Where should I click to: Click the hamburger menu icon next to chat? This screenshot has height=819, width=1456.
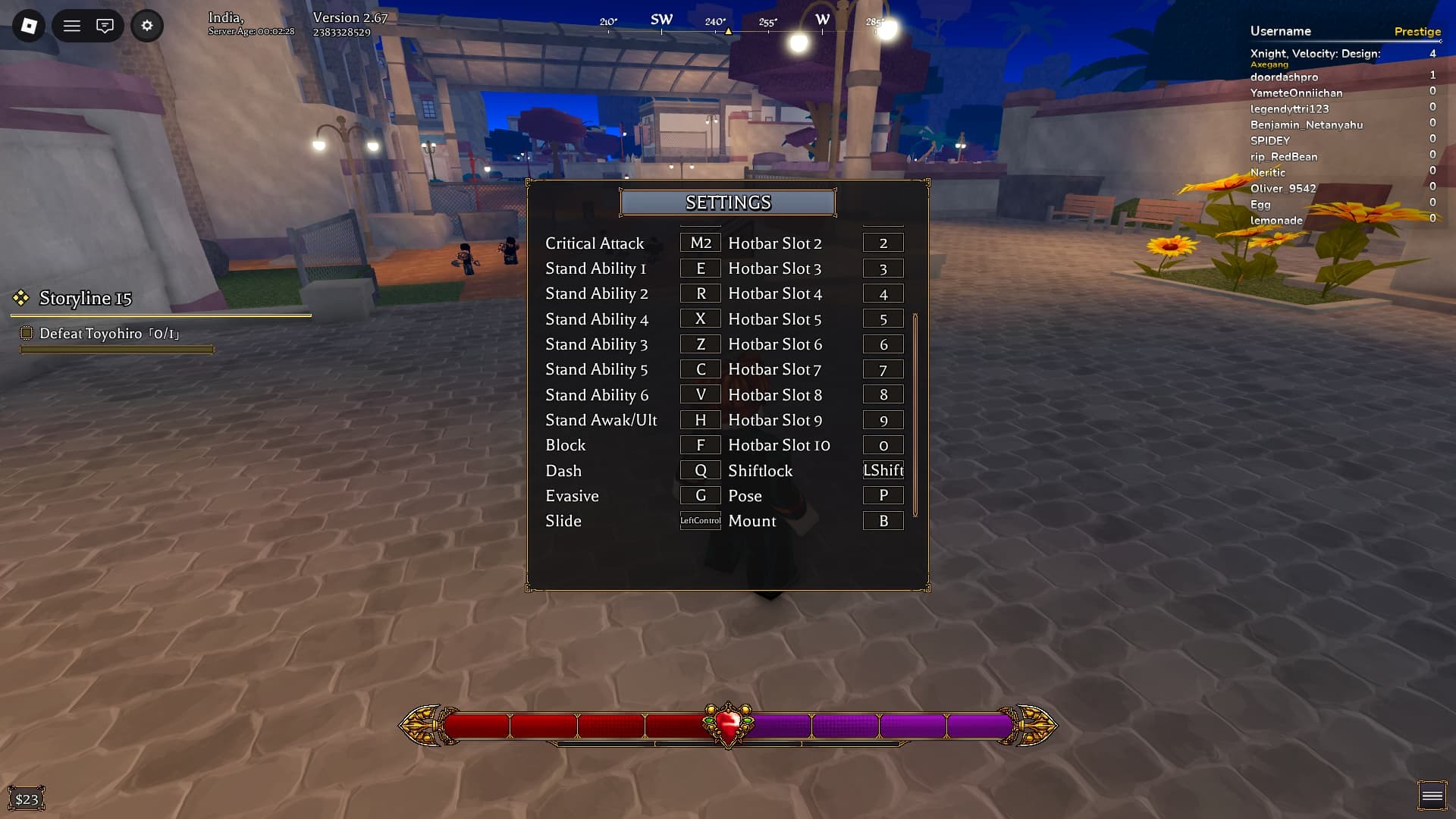72,25
